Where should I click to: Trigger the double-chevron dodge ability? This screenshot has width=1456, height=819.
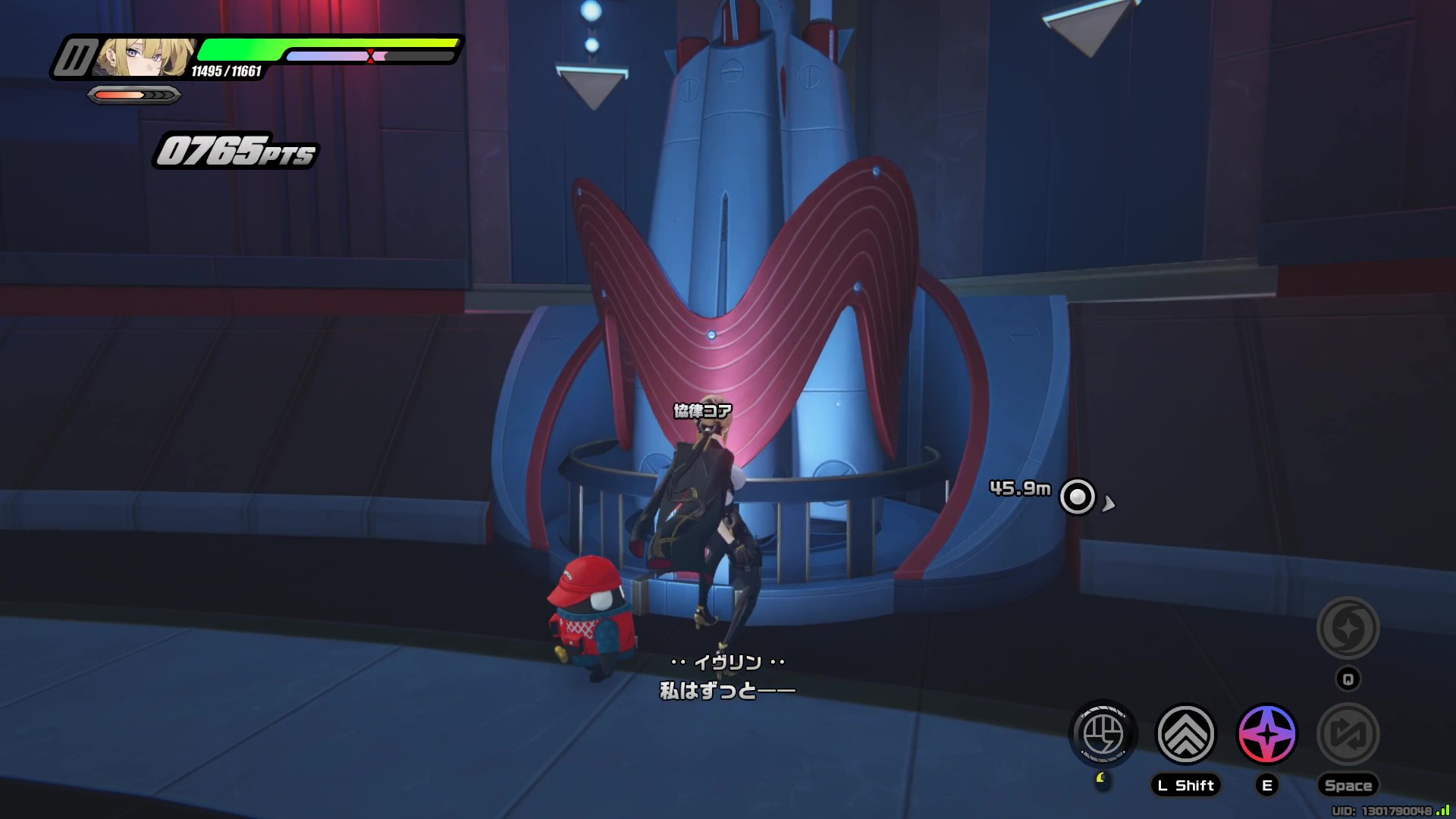[1185, 734]
